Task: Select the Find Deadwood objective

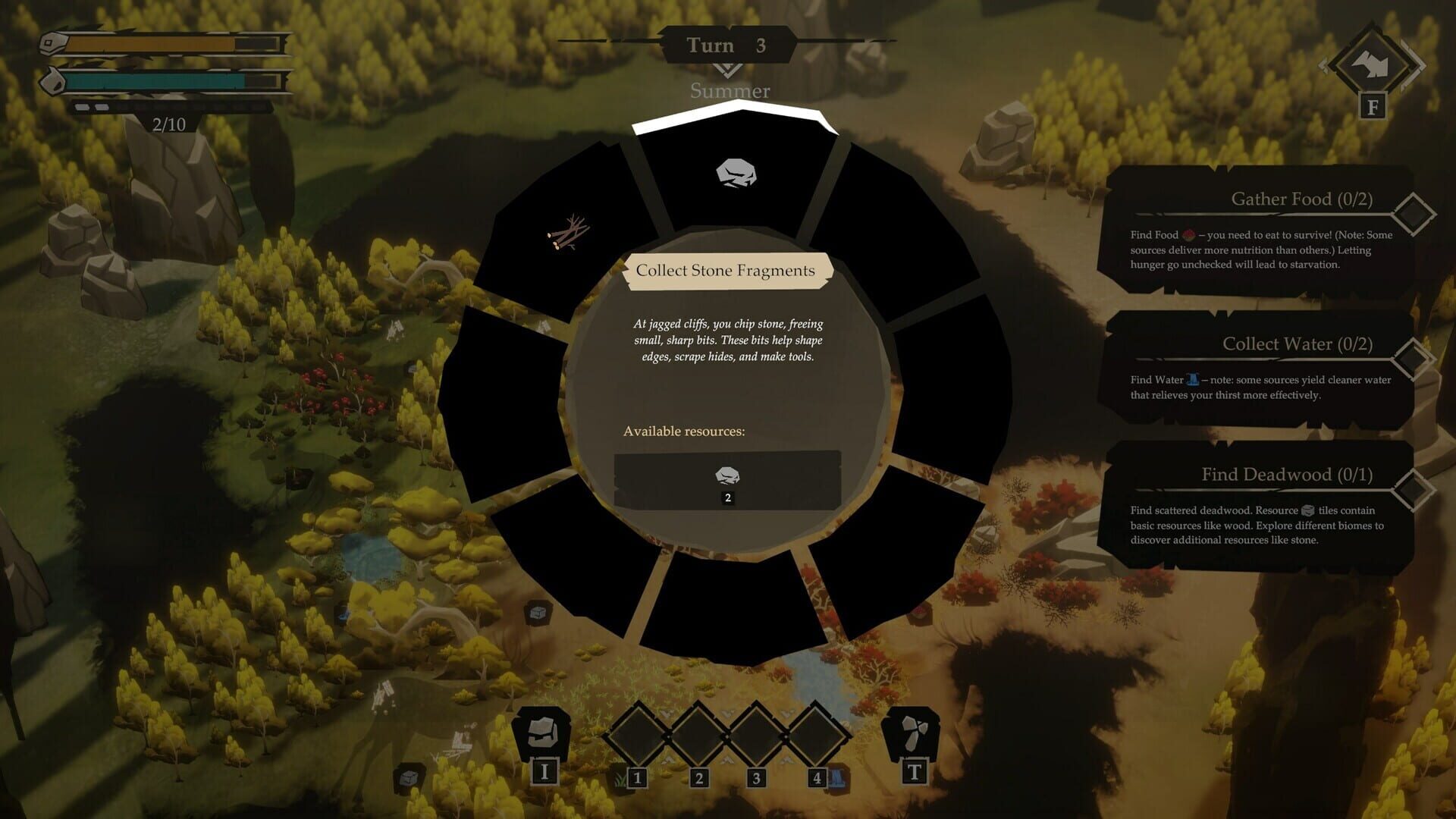Action: 1259,504
